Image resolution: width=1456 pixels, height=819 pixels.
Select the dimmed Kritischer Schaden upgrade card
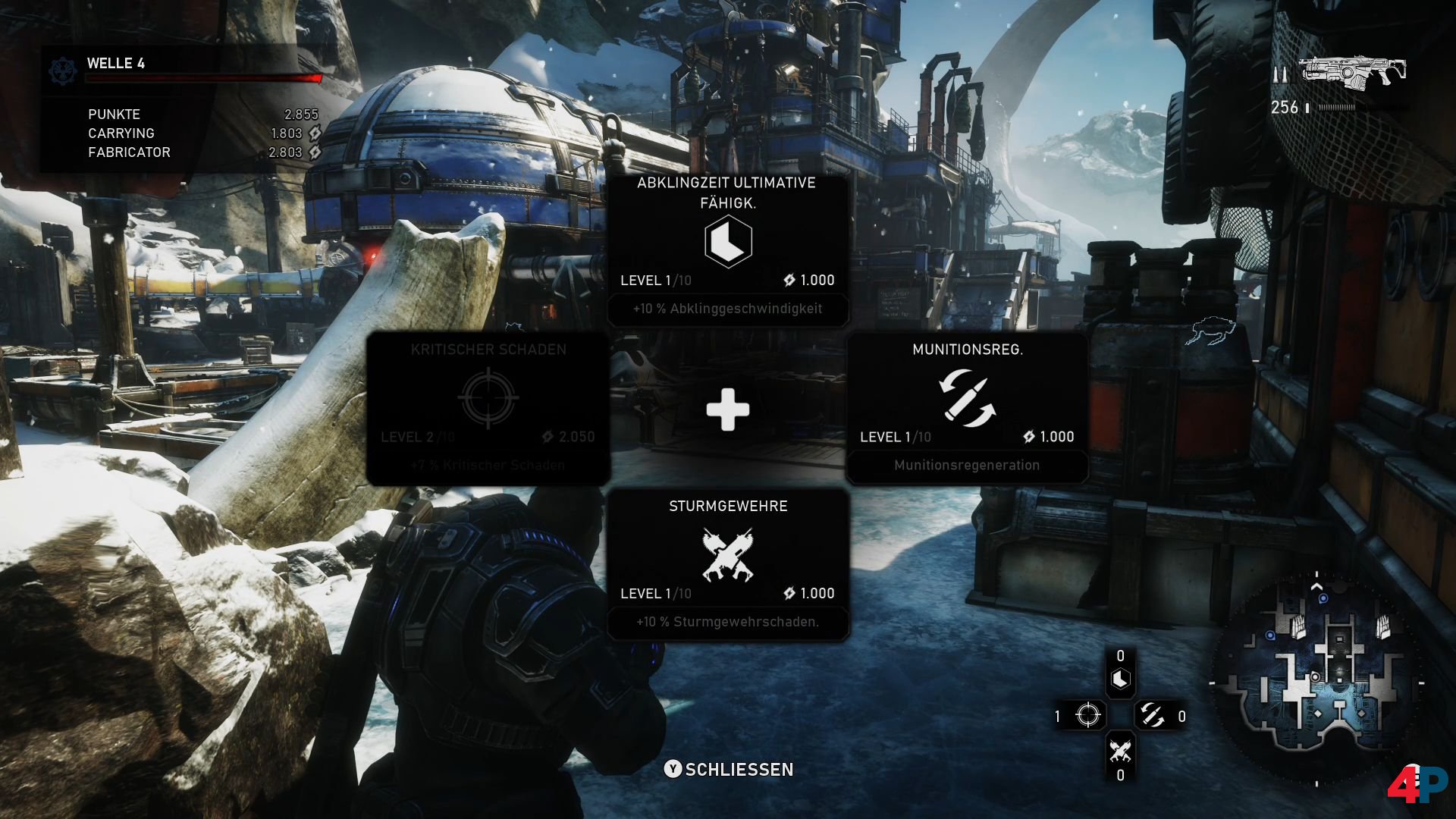click(488, 407)
